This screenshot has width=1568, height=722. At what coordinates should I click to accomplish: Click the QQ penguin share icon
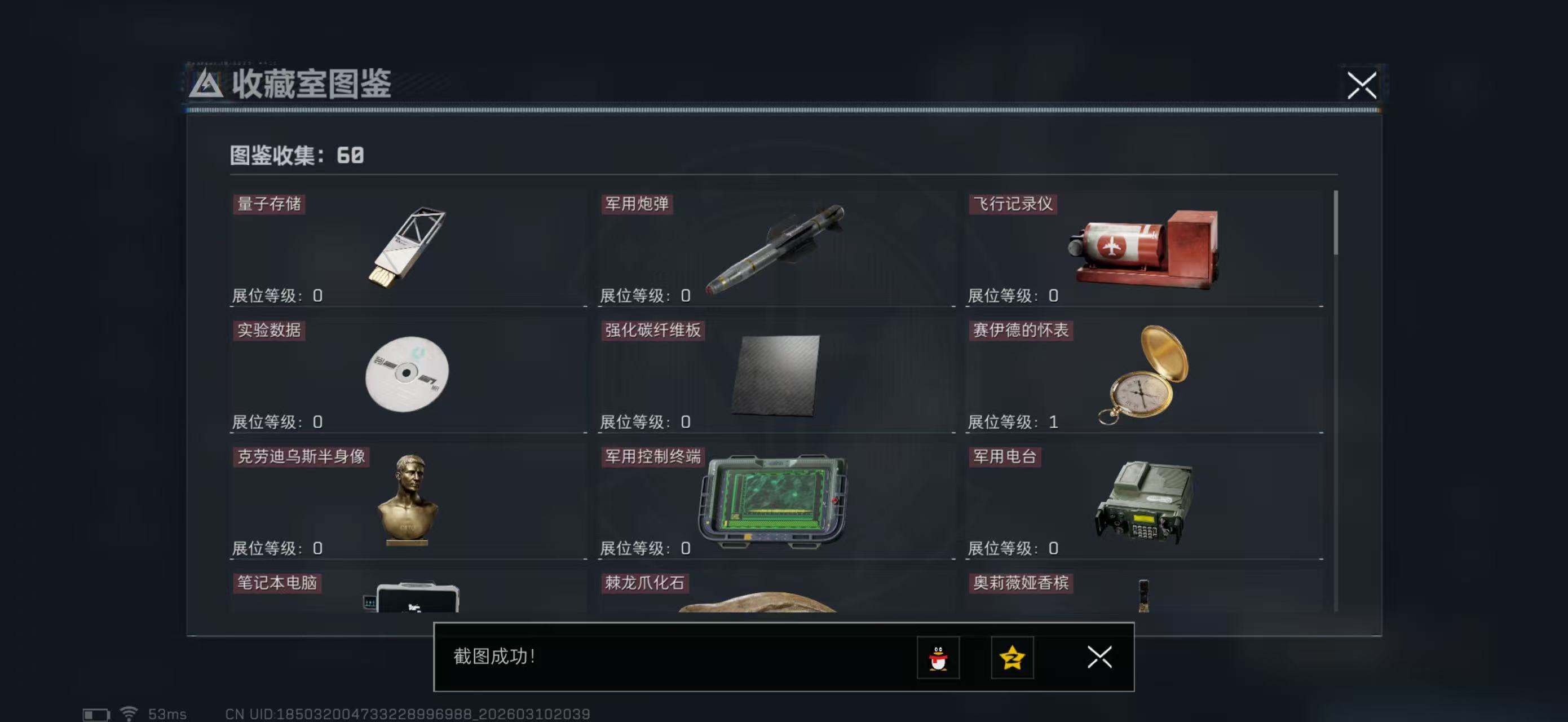pos(940,658)
